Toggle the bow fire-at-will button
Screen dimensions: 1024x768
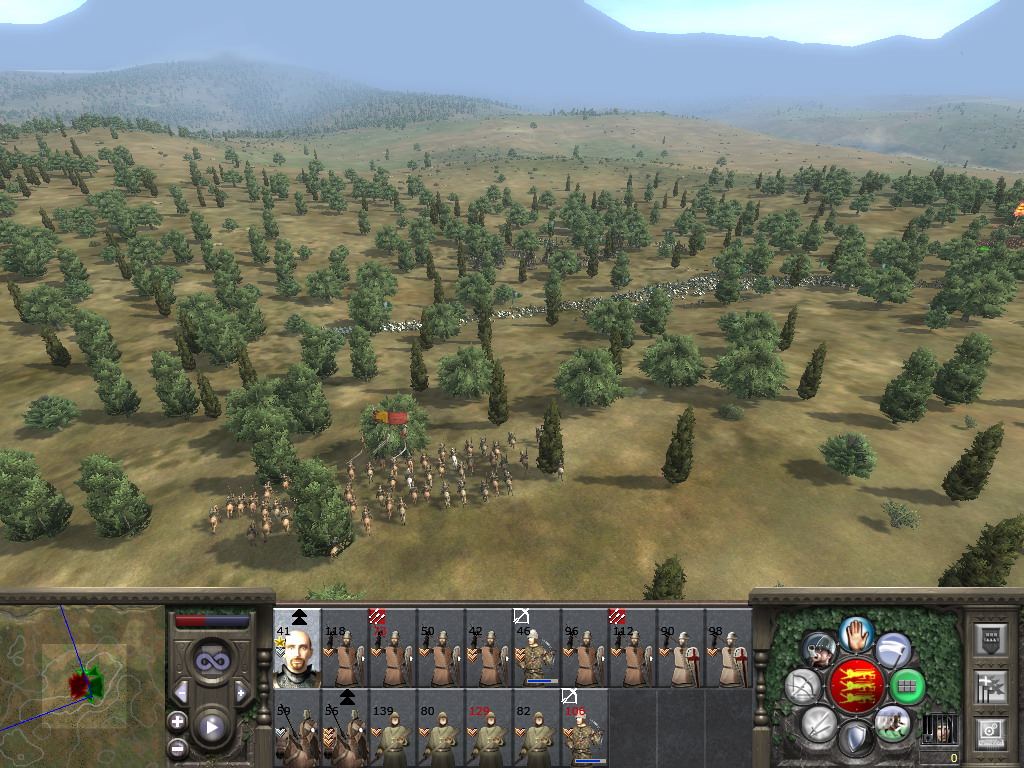coord(802,687)
